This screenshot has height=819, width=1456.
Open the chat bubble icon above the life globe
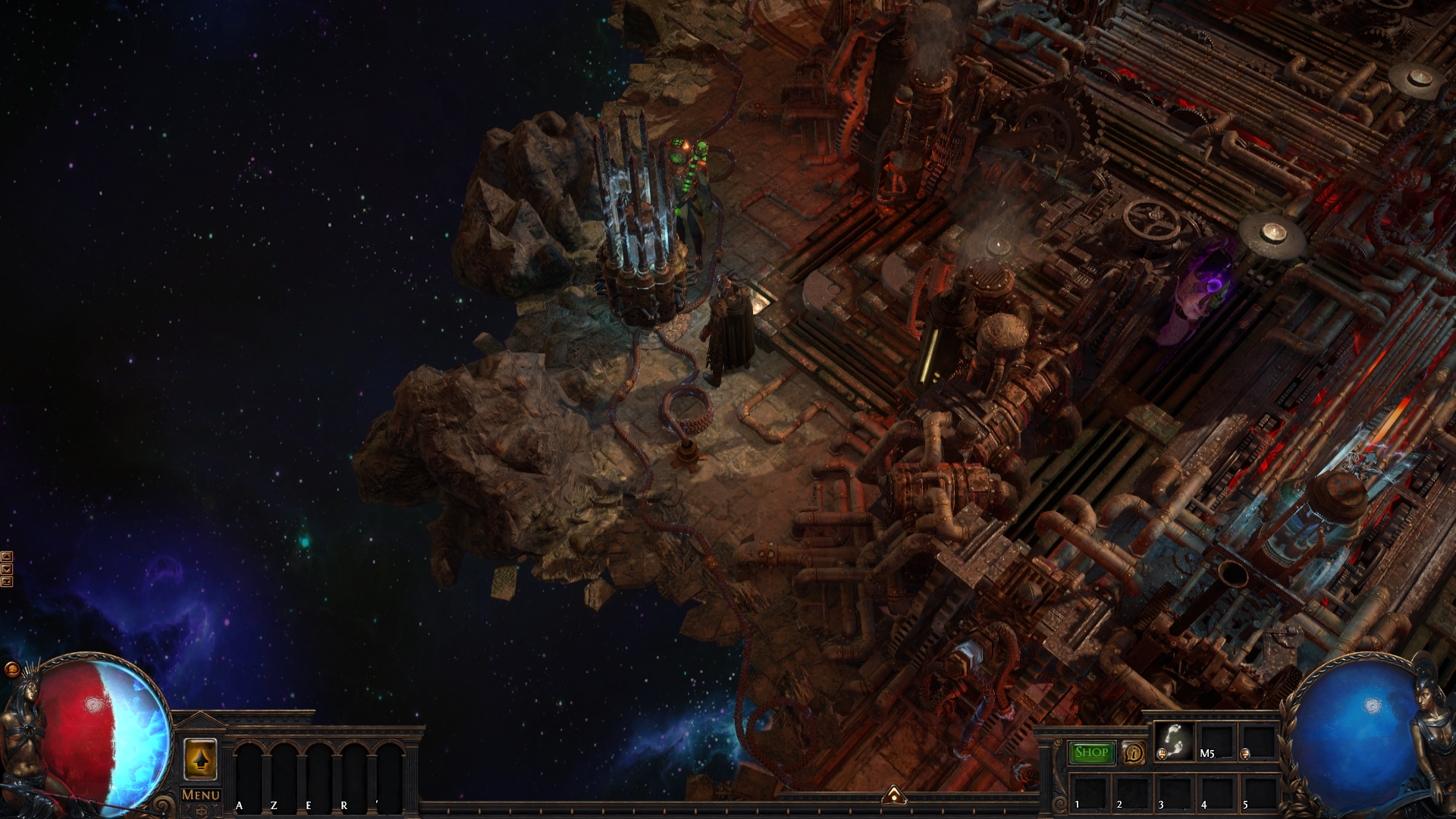pyautogui.click(x=12, y=669)
